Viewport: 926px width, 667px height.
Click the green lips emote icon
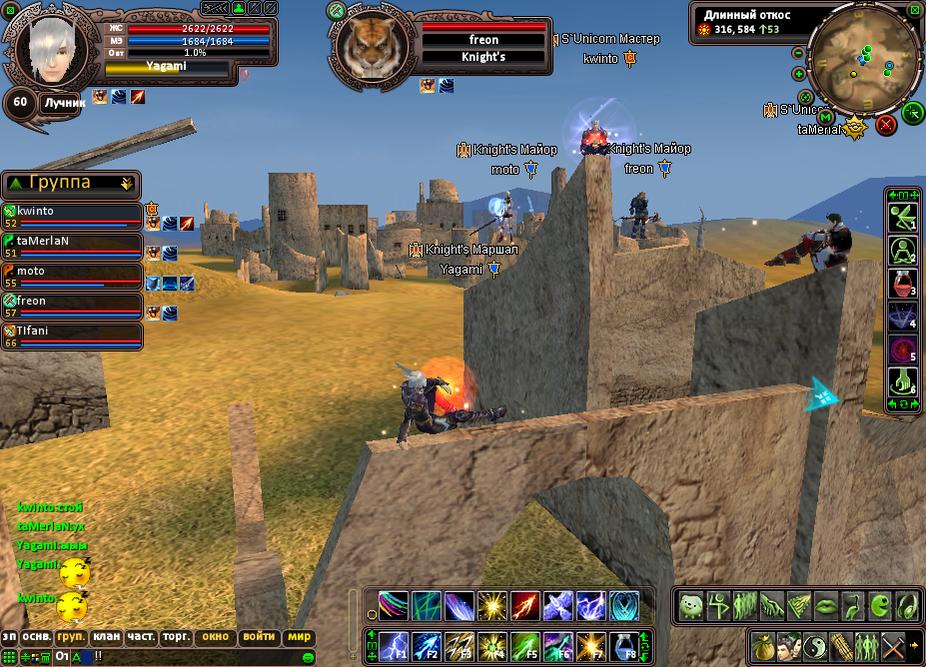826,606
